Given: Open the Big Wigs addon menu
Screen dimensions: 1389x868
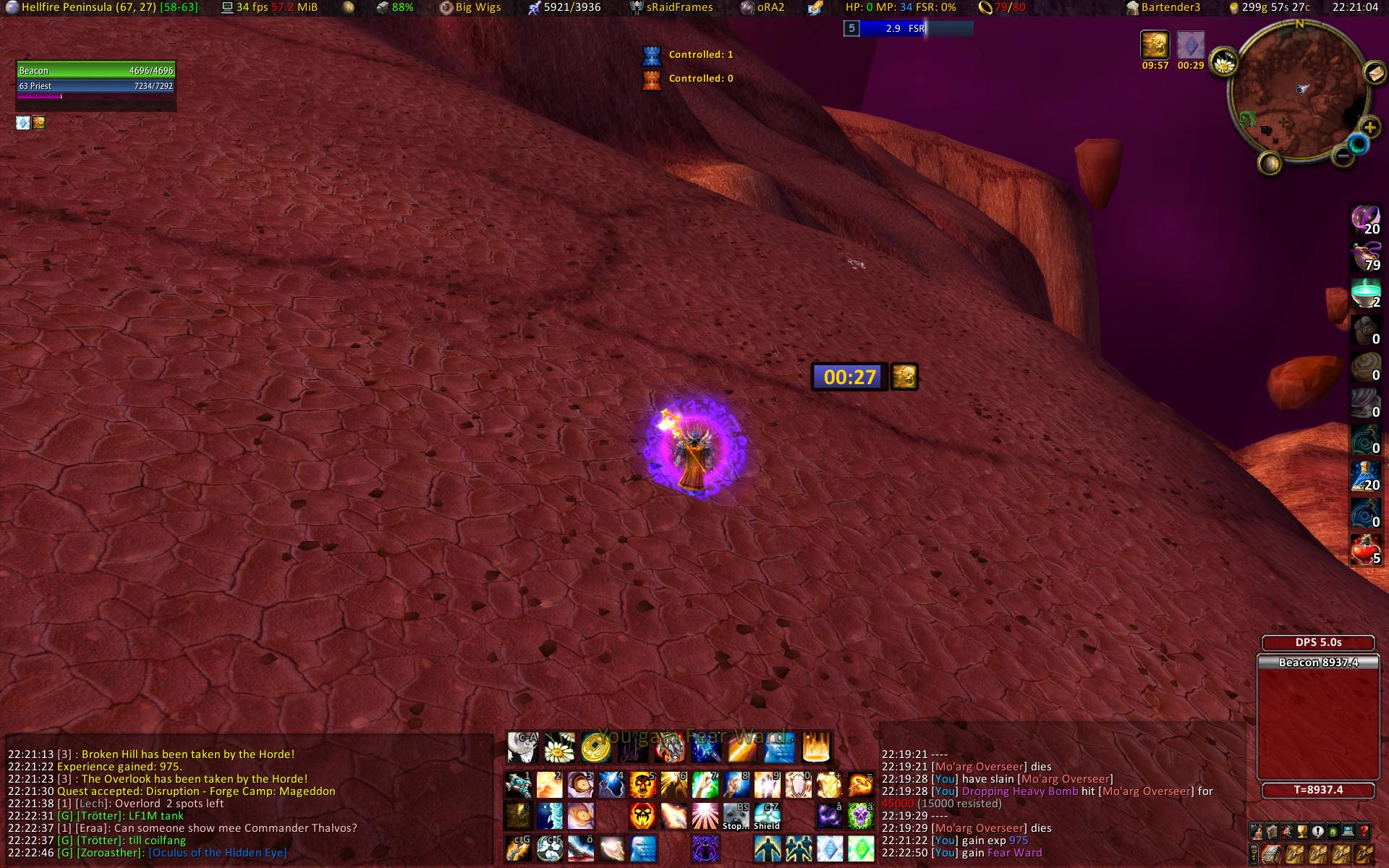Looking at the screenshot, I should 470,7.
